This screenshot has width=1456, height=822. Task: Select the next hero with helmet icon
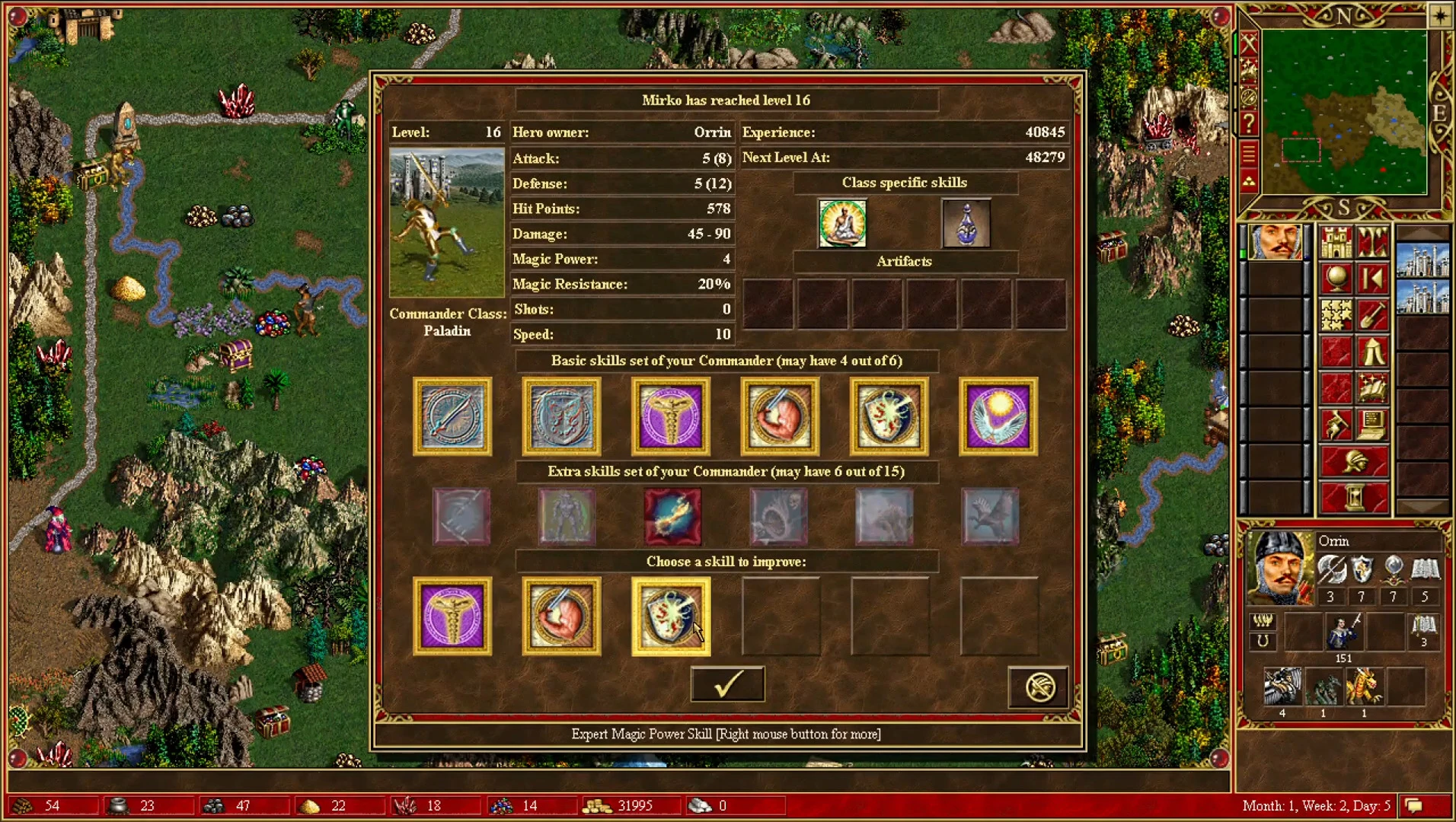coord(1353,463)
